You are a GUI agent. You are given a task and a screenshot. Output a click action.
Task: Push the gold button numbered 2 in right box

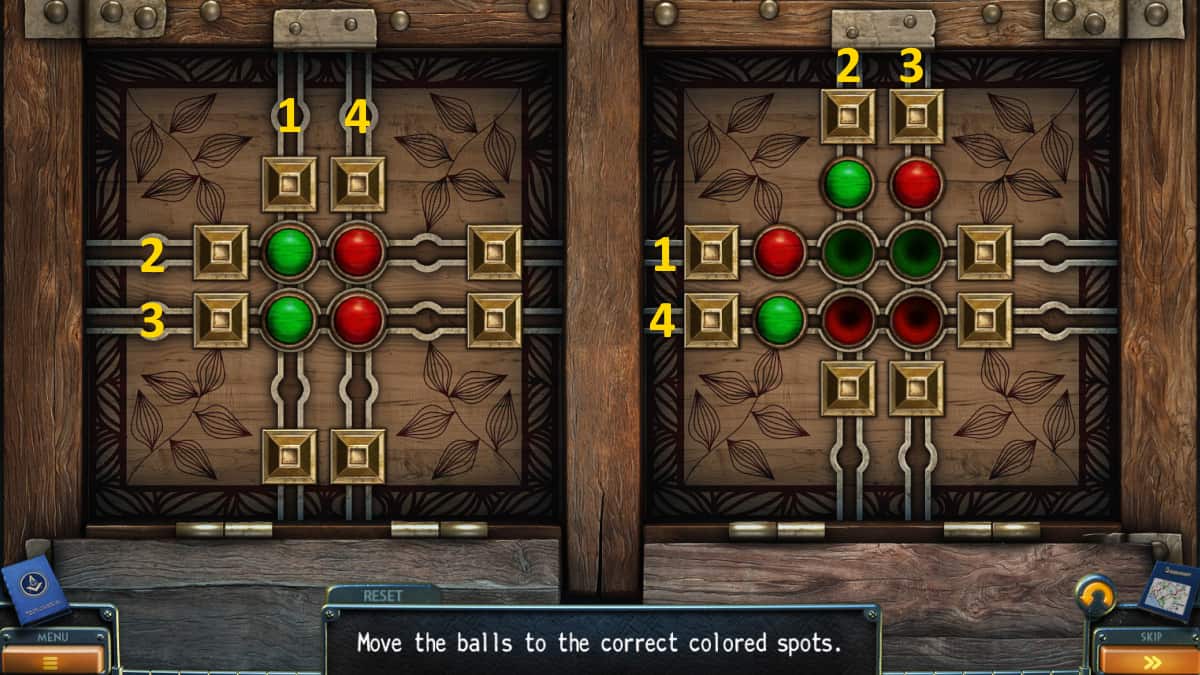pyautogui.click(x=848, y=116)
